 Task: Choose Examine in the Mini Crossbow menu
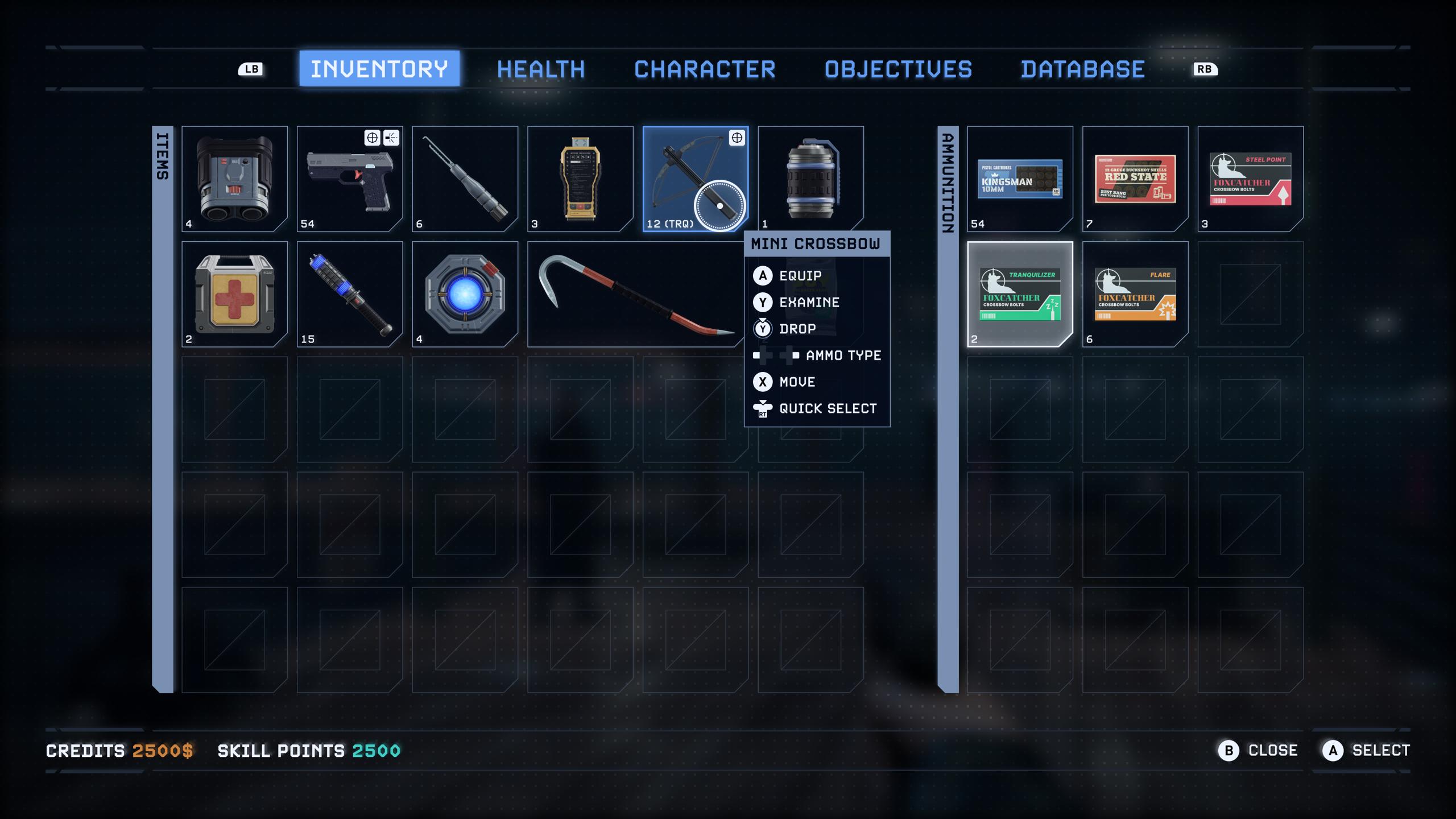click(x=809, y=303)
